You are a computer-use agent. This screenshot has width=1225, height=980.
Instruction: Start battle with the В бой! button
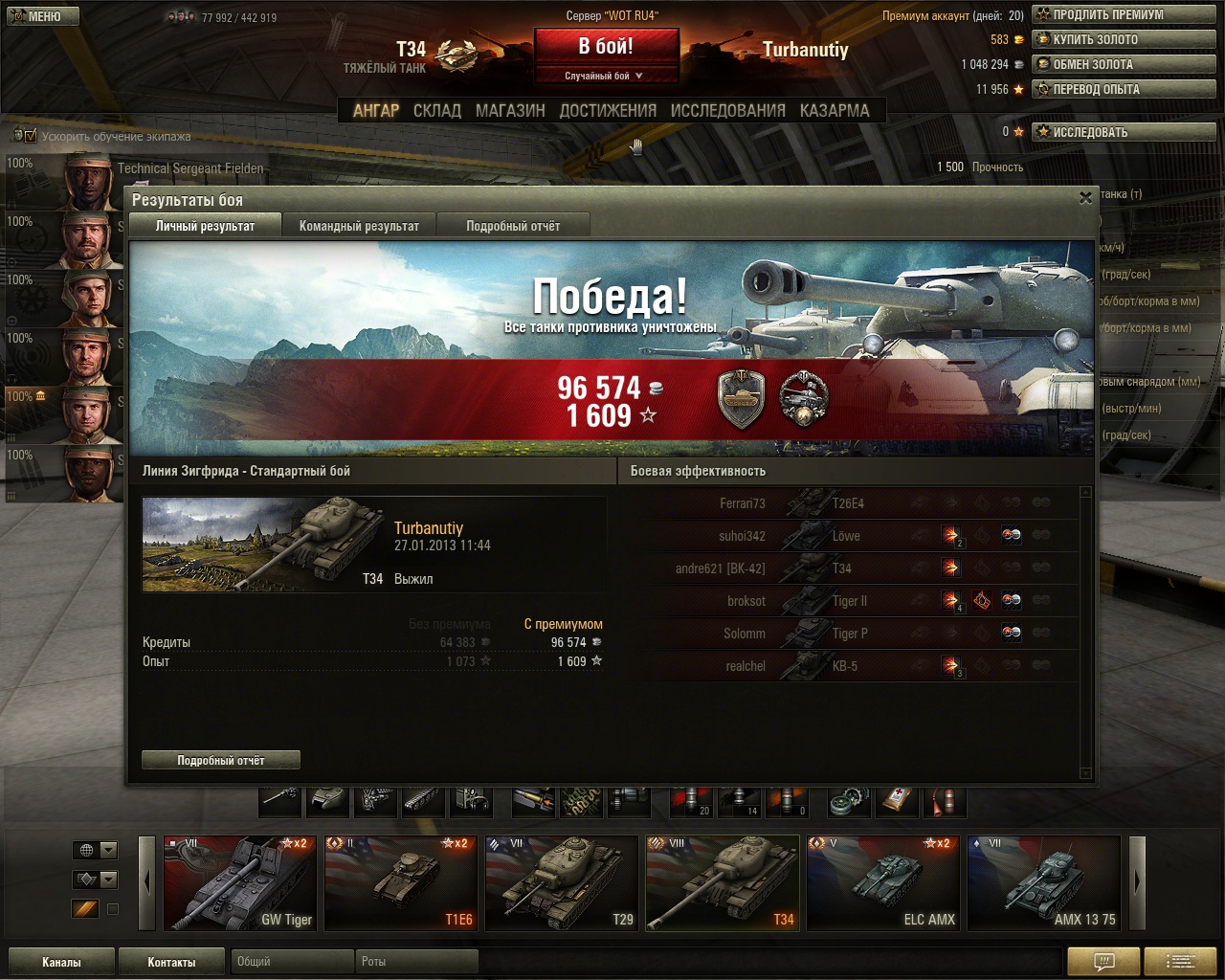606,47
